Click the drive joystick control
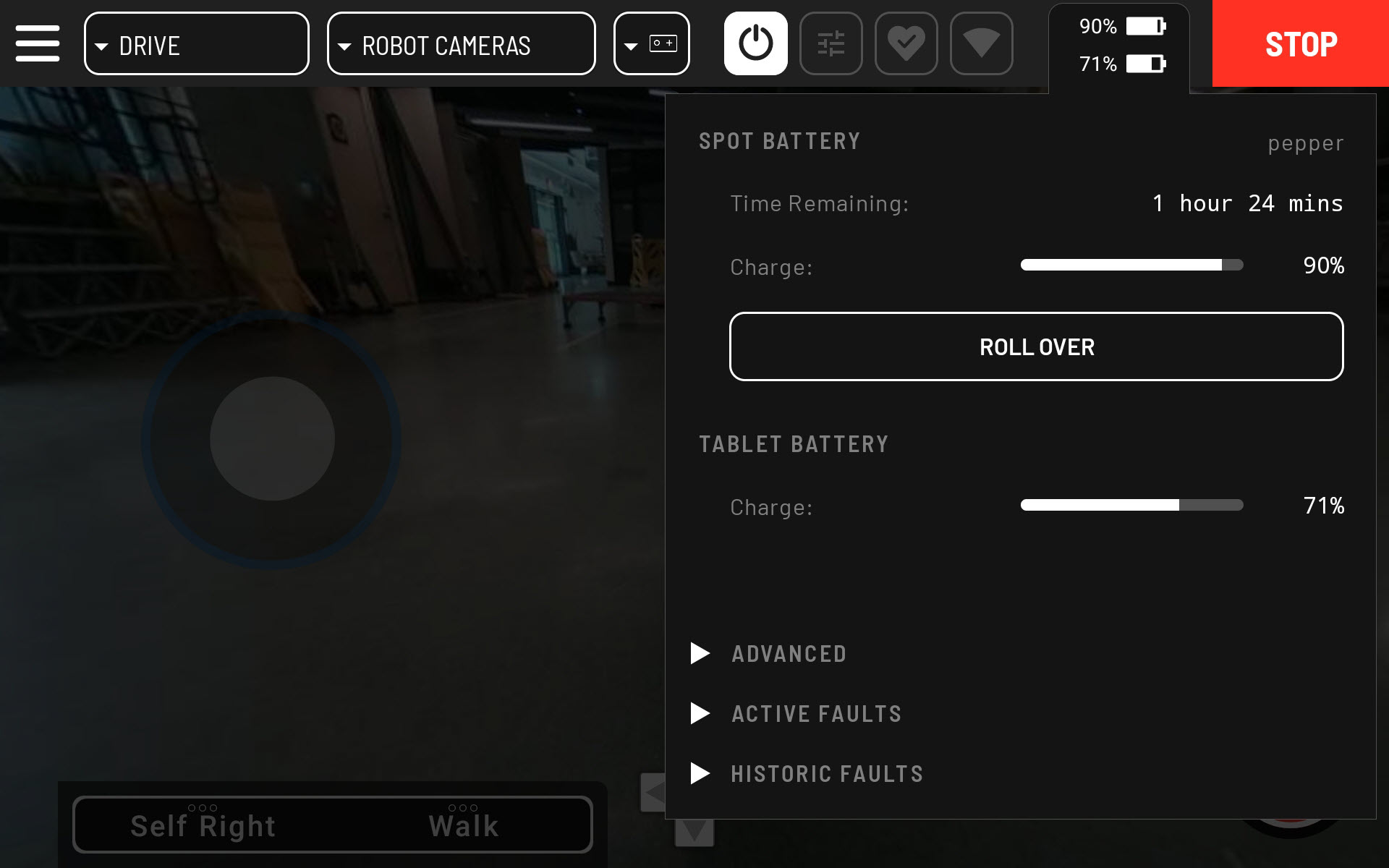This screenshot has height=868, width=1389. click(x=273, y=439)
